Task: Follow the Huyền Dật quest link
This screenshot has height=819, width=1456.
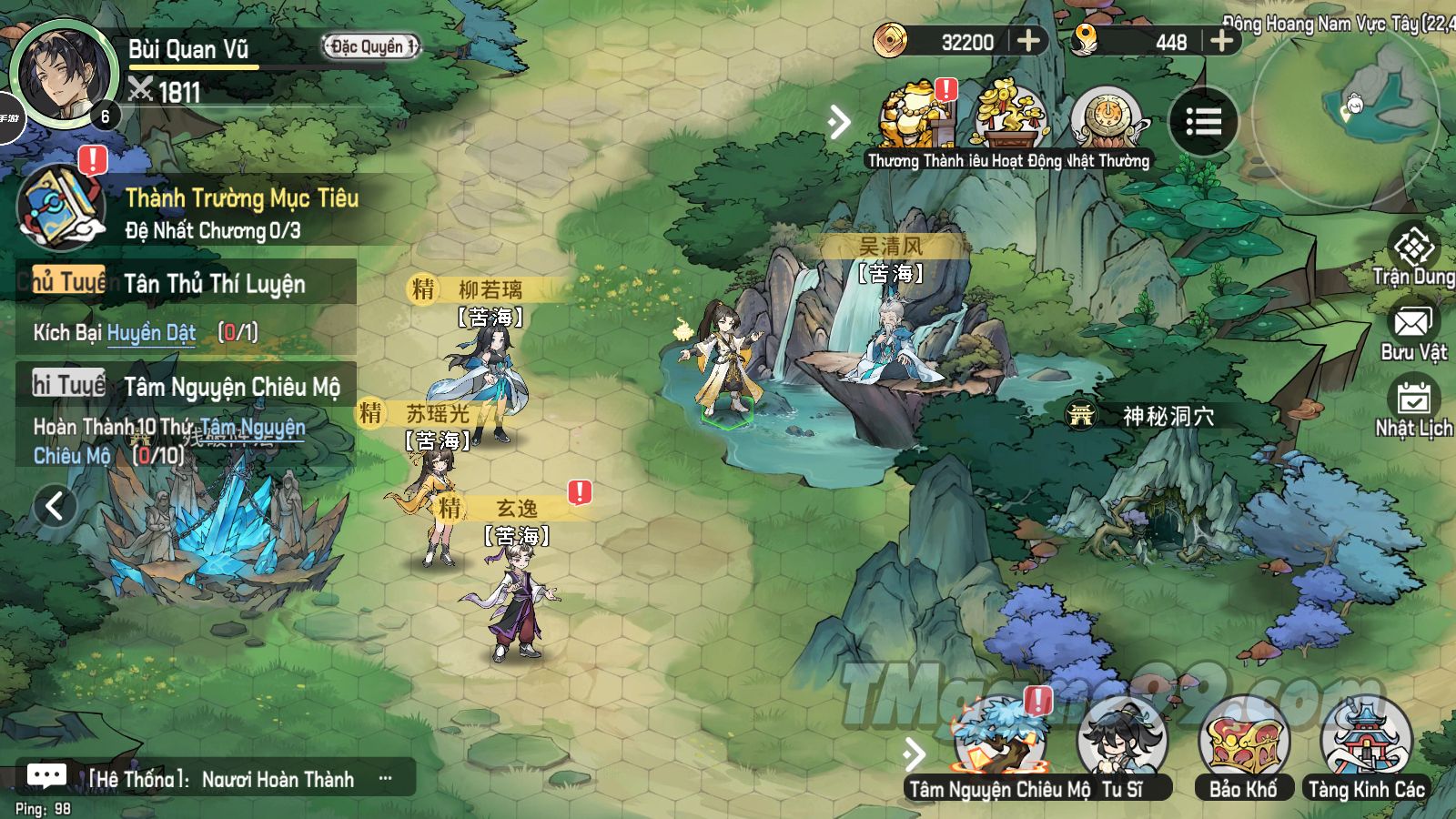Action: pyautogui.click(x=151, y=333)
